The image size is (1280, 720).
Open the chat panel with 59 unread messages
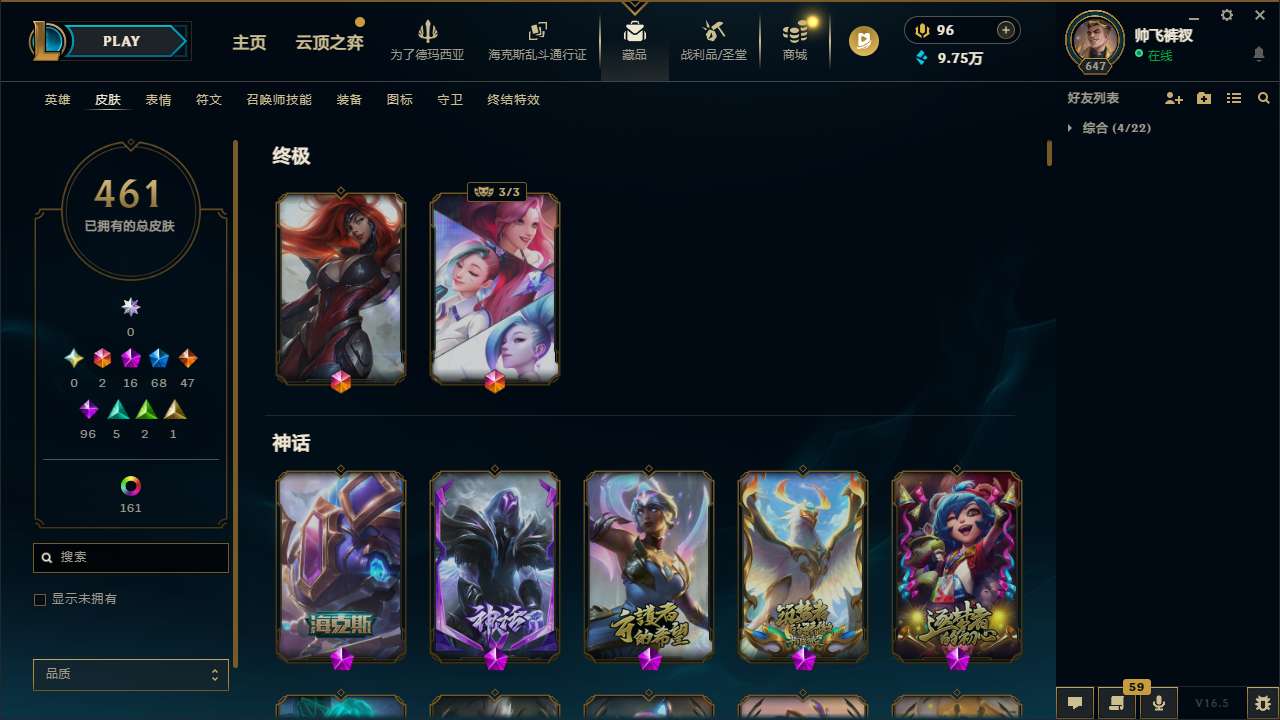click(1117, 702)
